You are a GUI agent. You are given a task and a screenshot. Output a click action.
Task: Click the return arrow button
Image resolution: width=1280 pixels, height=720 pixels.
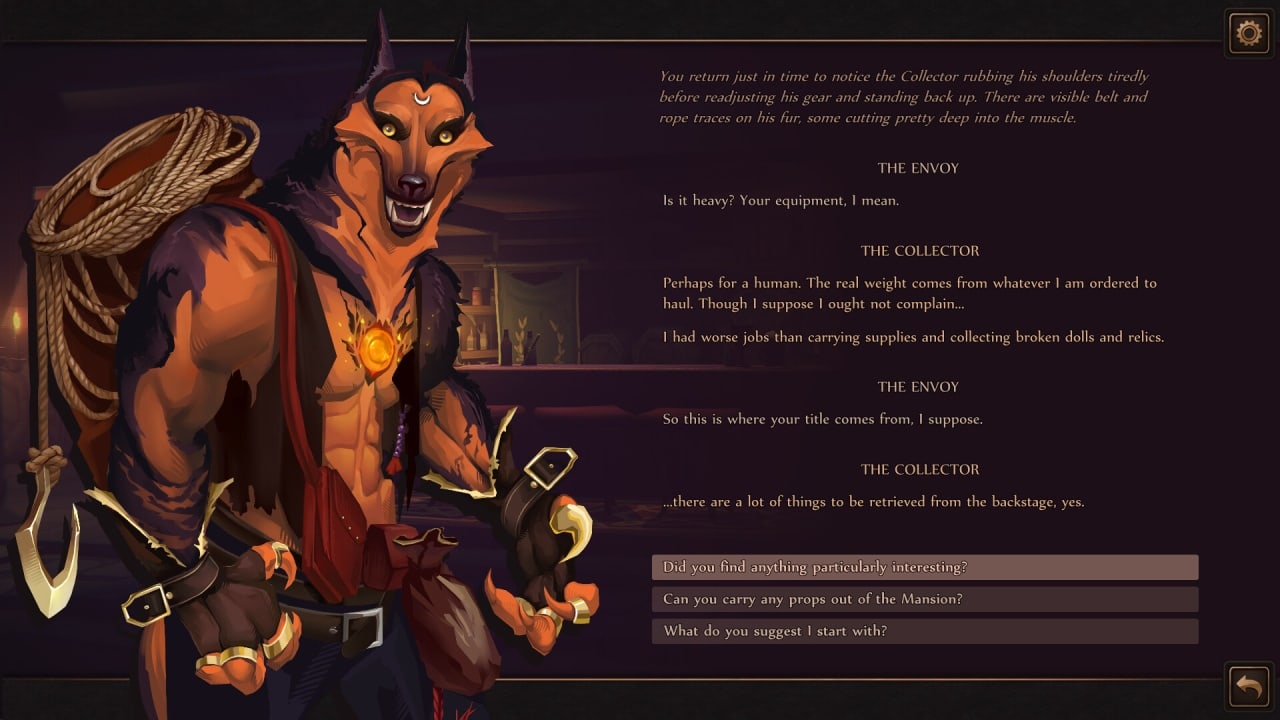click(x=1248, y=686)
